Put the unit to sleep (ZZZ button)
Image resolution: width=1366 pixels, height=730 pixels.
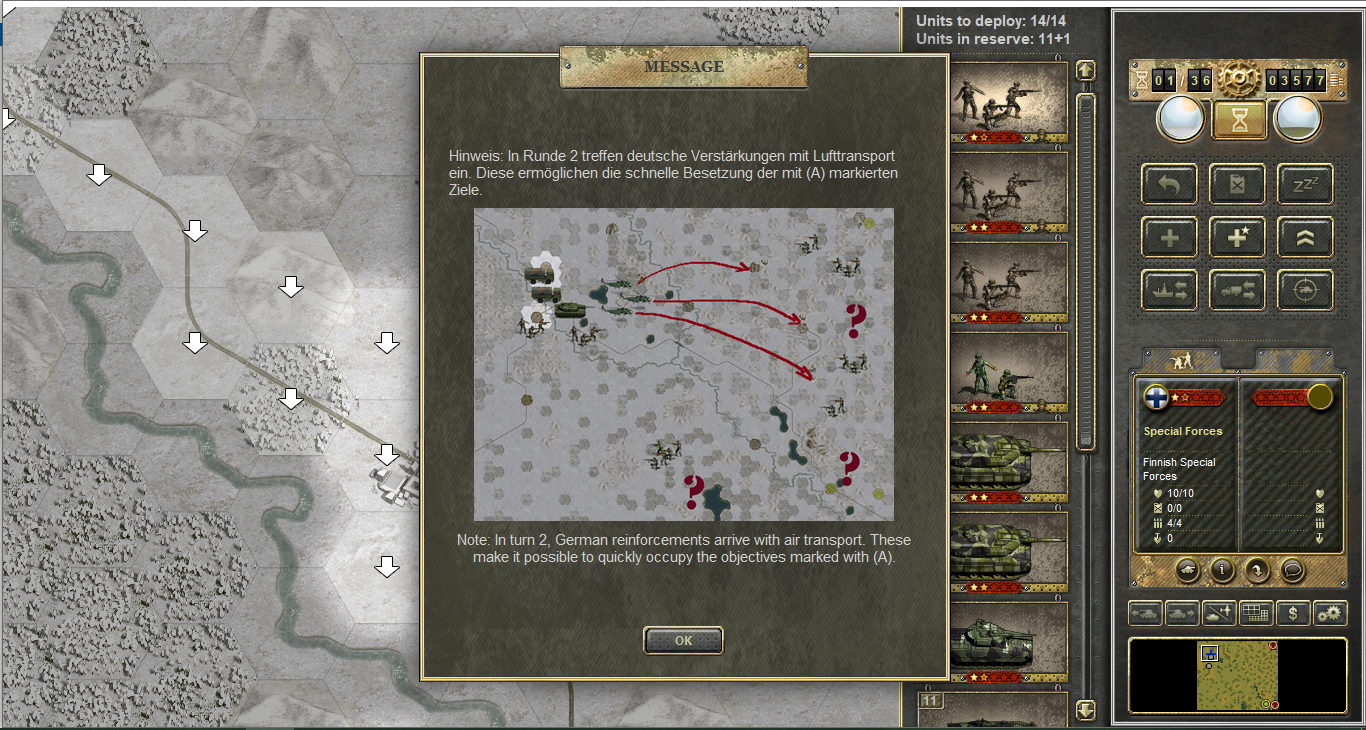click(x=1305, y=184)
